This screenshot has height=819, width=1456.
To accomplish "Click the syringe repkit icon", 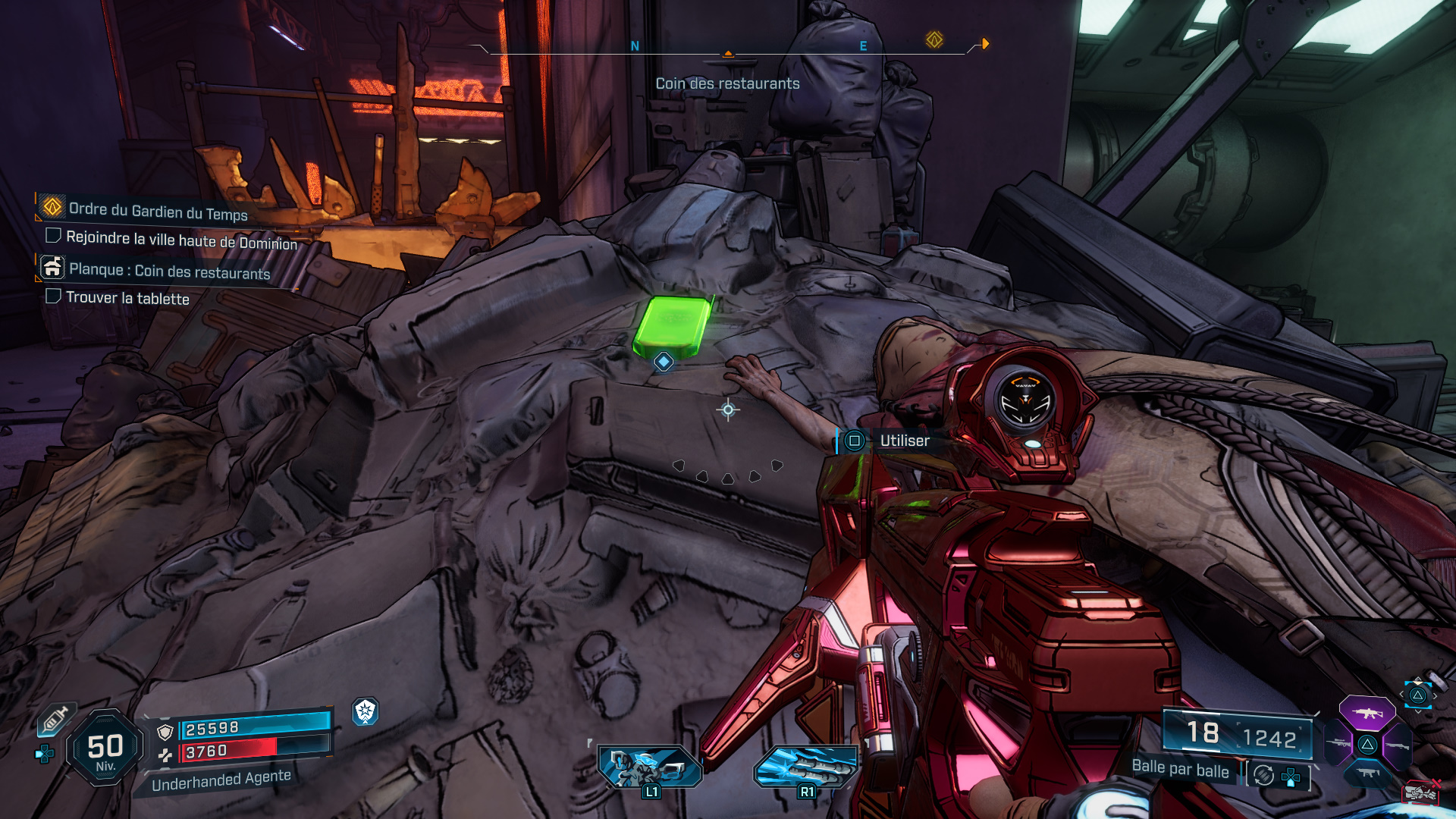I will pyautogui.click(x=56, y=719).
